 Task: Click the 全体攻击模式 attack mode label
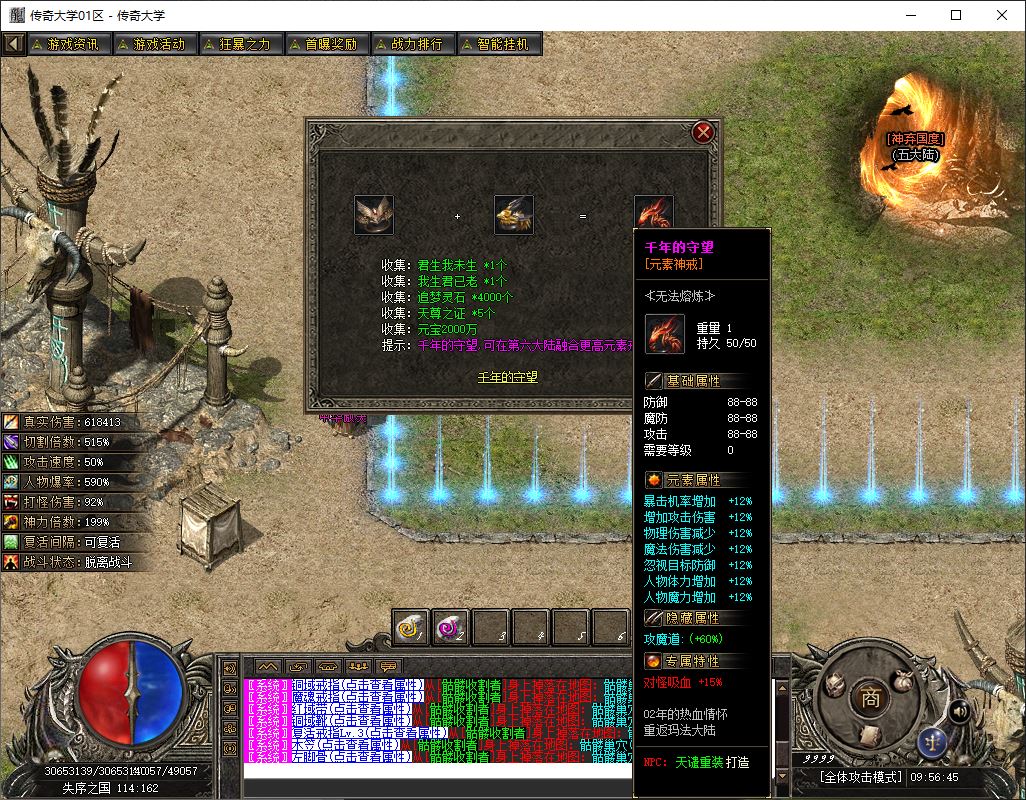click(860, 777)
